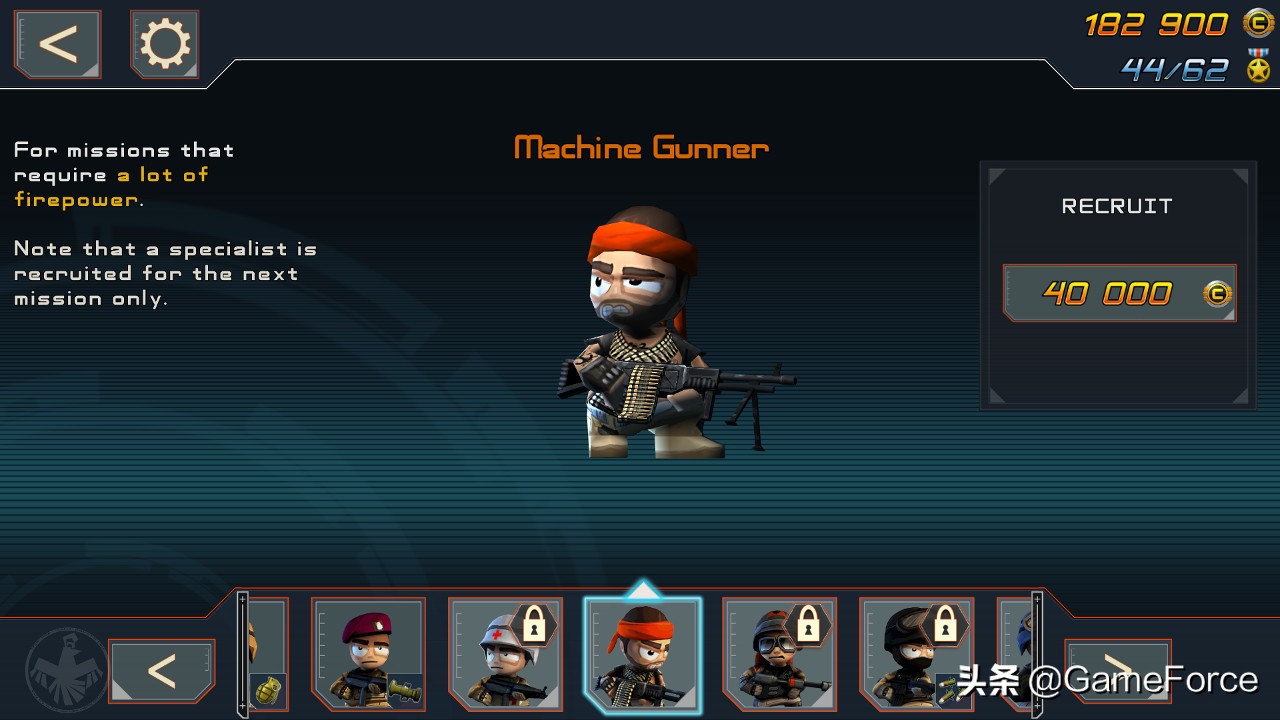This screenshot has width=1280, height=720.
Task: Click the eagle emblem icon
Action: point(67,668)
